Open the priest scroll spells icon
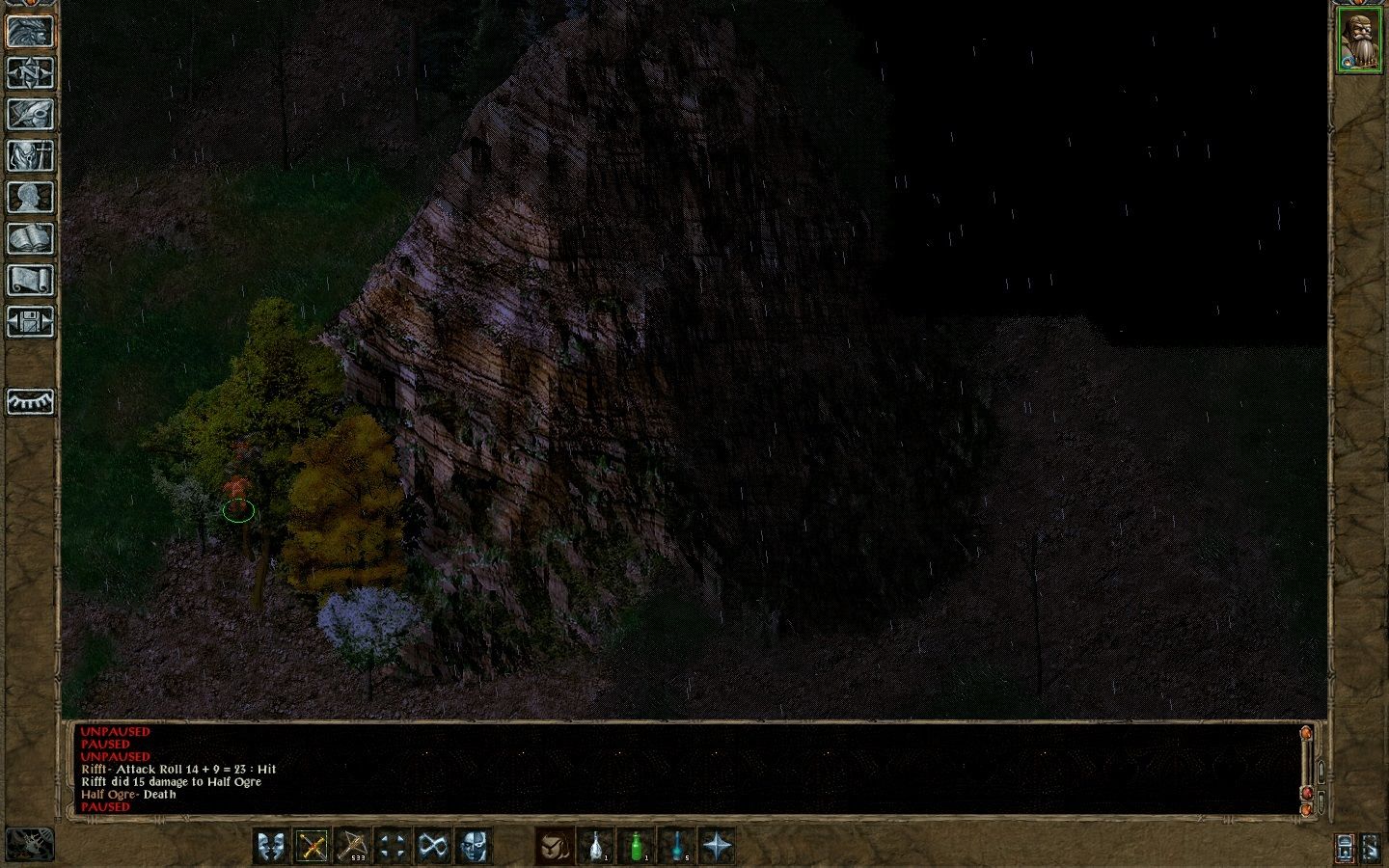Viewport: 1389px width, 868px height. coord(32,280)
